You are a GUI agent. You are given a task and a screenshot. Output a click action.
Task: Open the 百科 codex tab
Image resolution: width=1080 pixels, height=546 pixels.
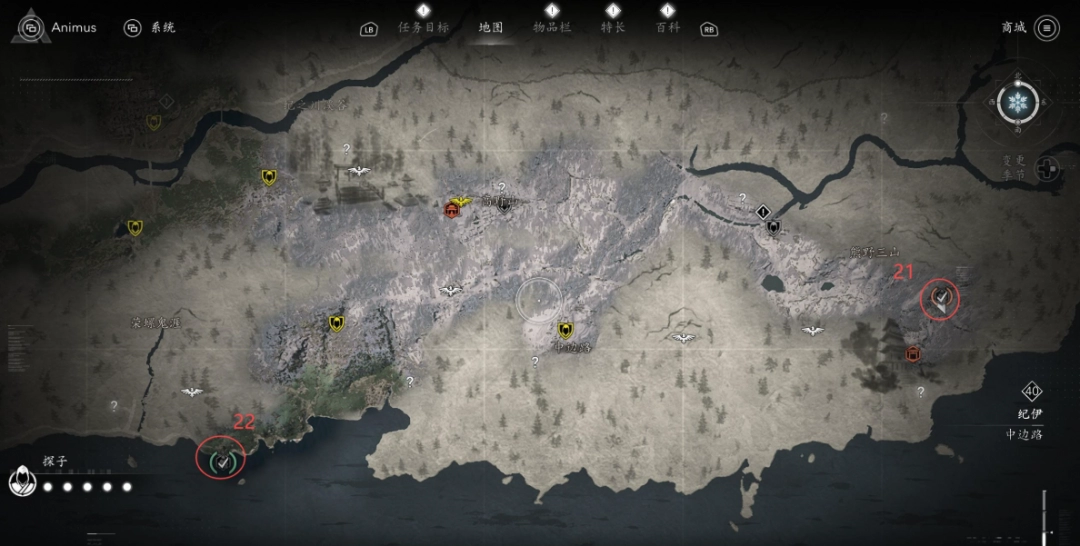tap(668, 27)
